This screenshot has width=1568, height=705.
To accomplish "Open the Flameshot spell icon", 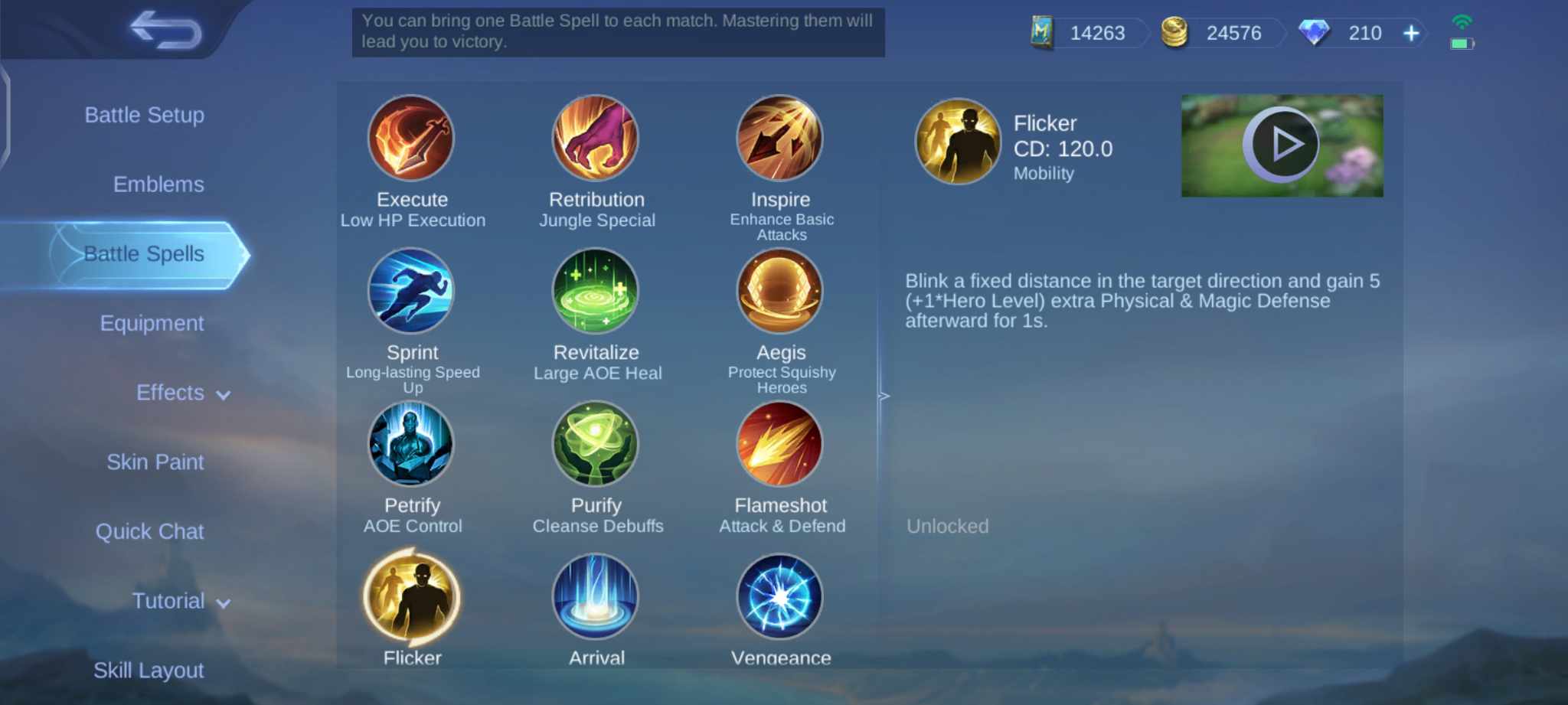I will coord(780,445).
